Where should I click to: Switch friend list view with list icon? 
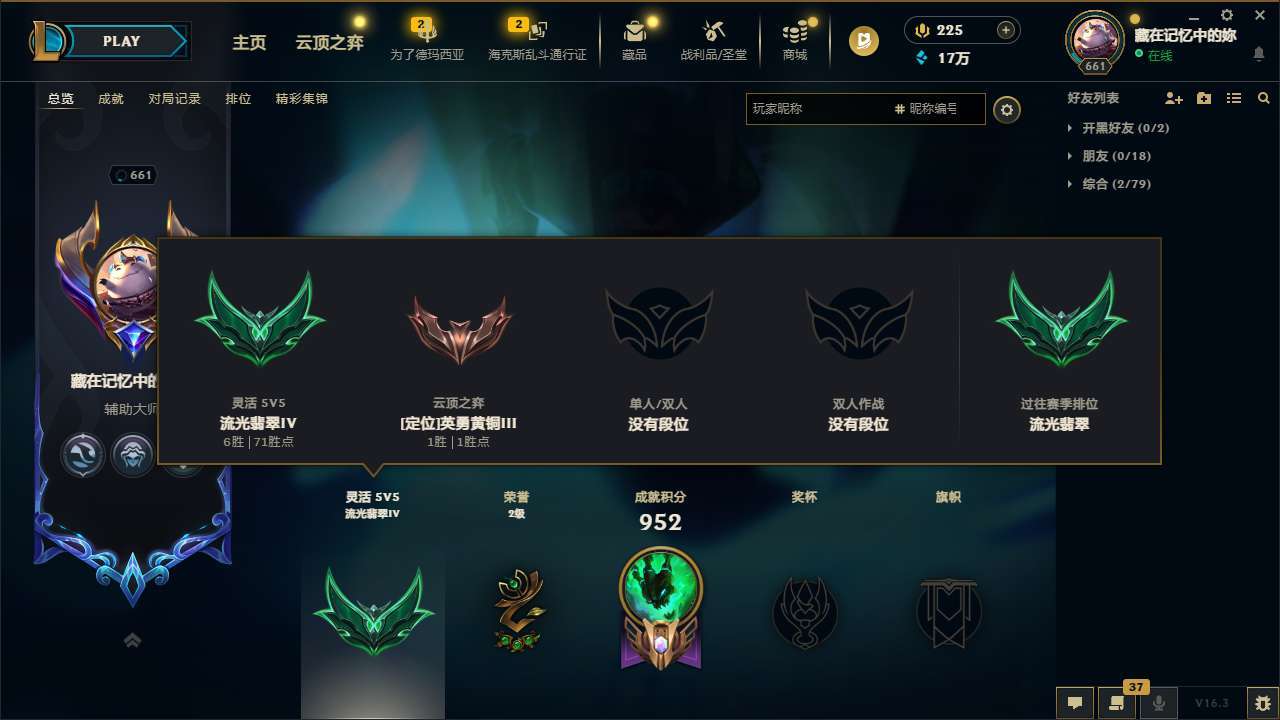[1233, 98]
